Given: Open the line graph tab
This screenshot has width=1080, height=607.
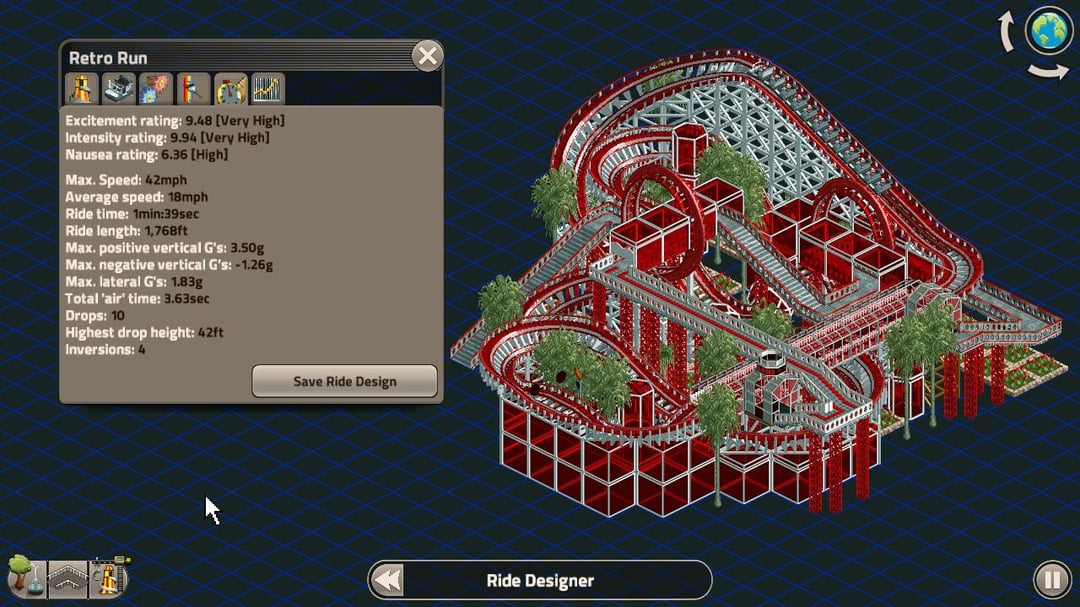Looking at the screenshot, I should point(267,89).
